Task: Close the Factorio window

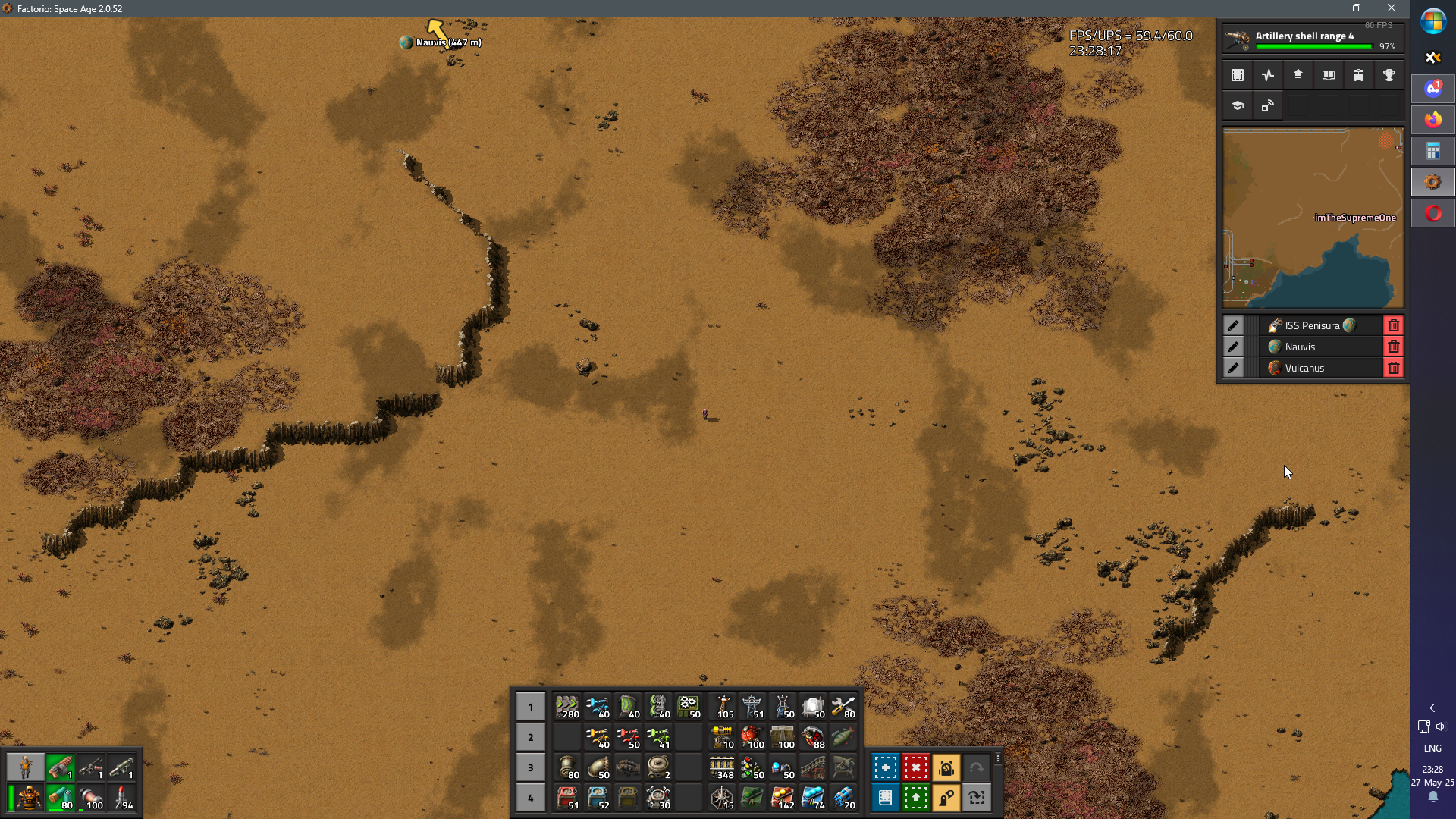Action: (x=1391, y=8)
